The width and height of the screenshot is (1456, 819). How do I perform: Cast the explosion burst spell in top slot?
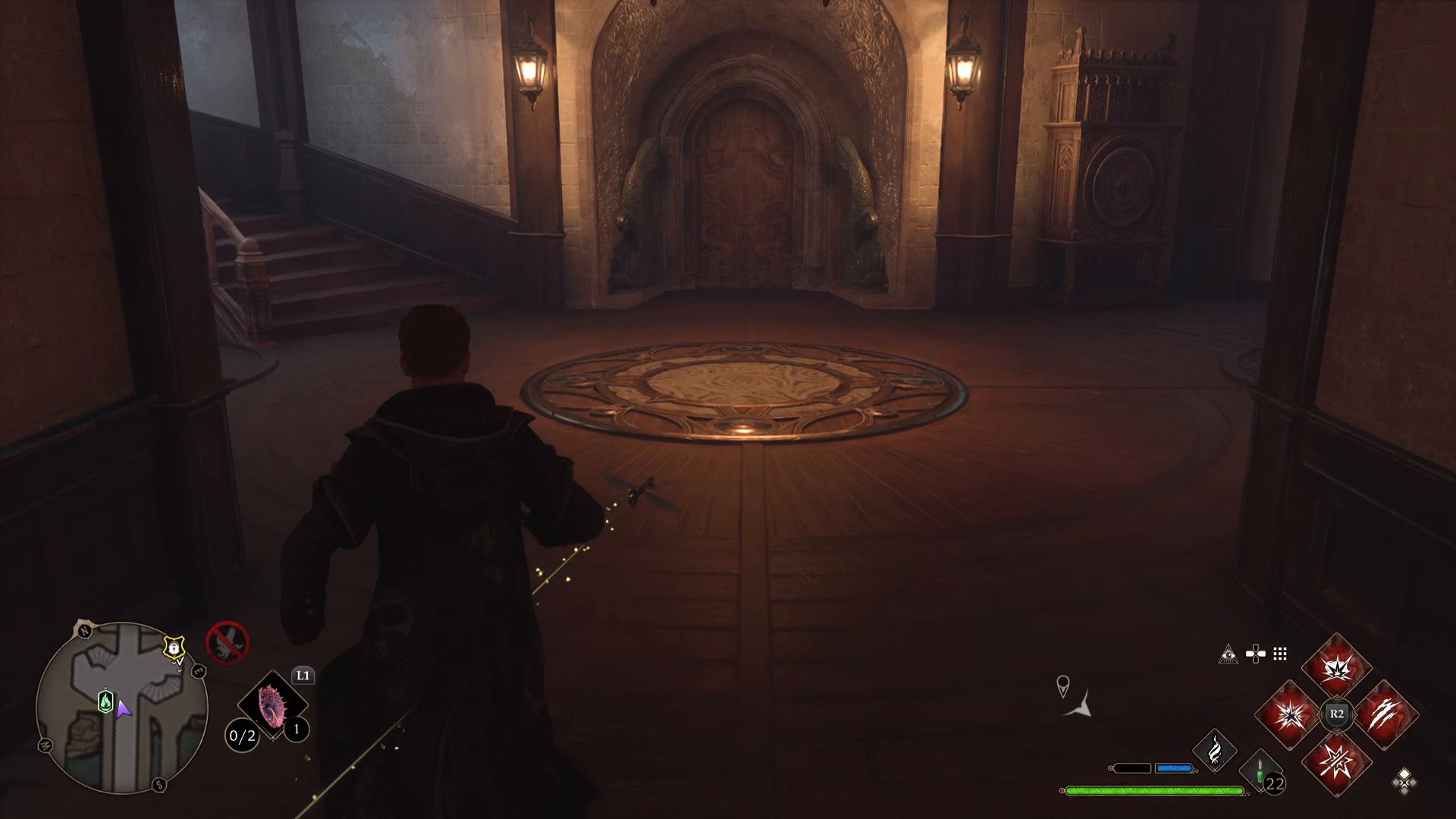1336,668
